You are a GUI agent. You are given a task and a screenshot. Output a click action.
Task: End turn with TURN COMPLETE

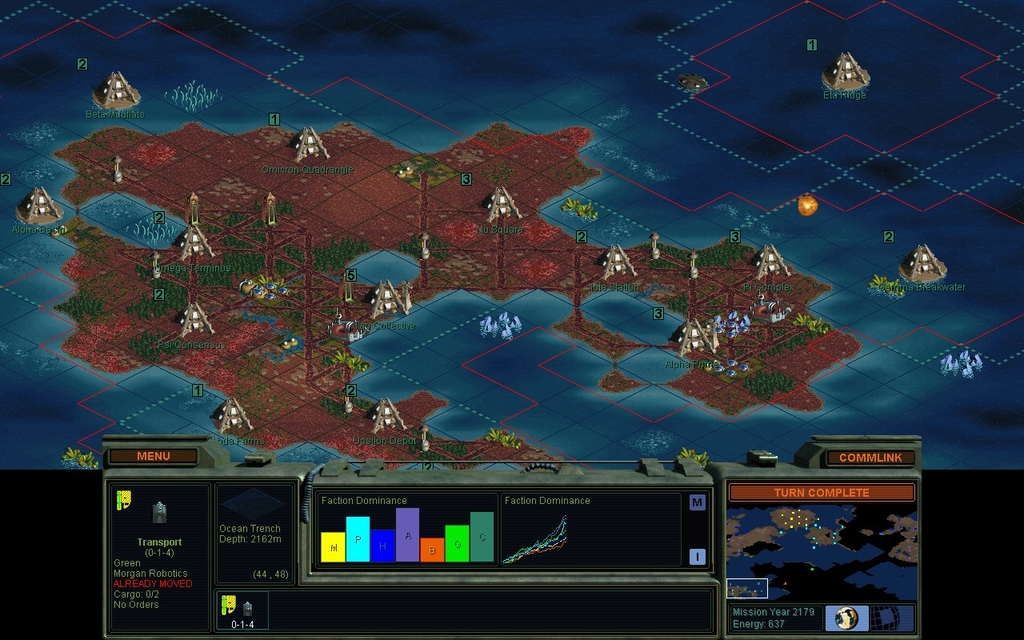pyautogui.click(x=821, y=493)
